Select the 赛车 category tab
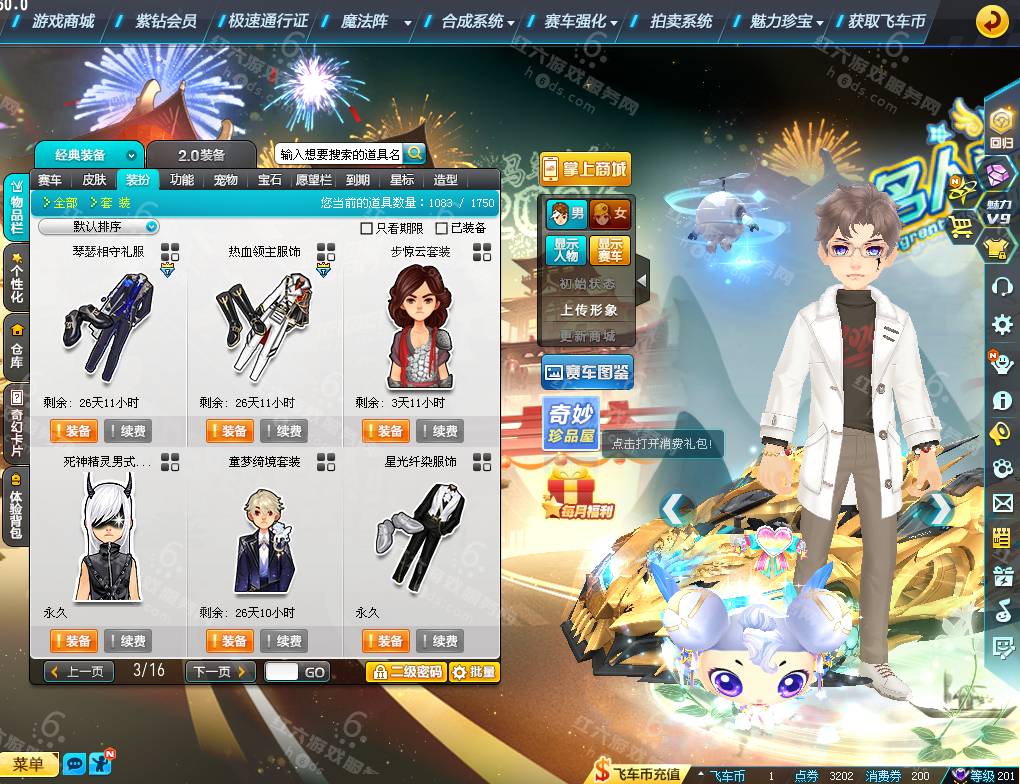 pos(50,180)
